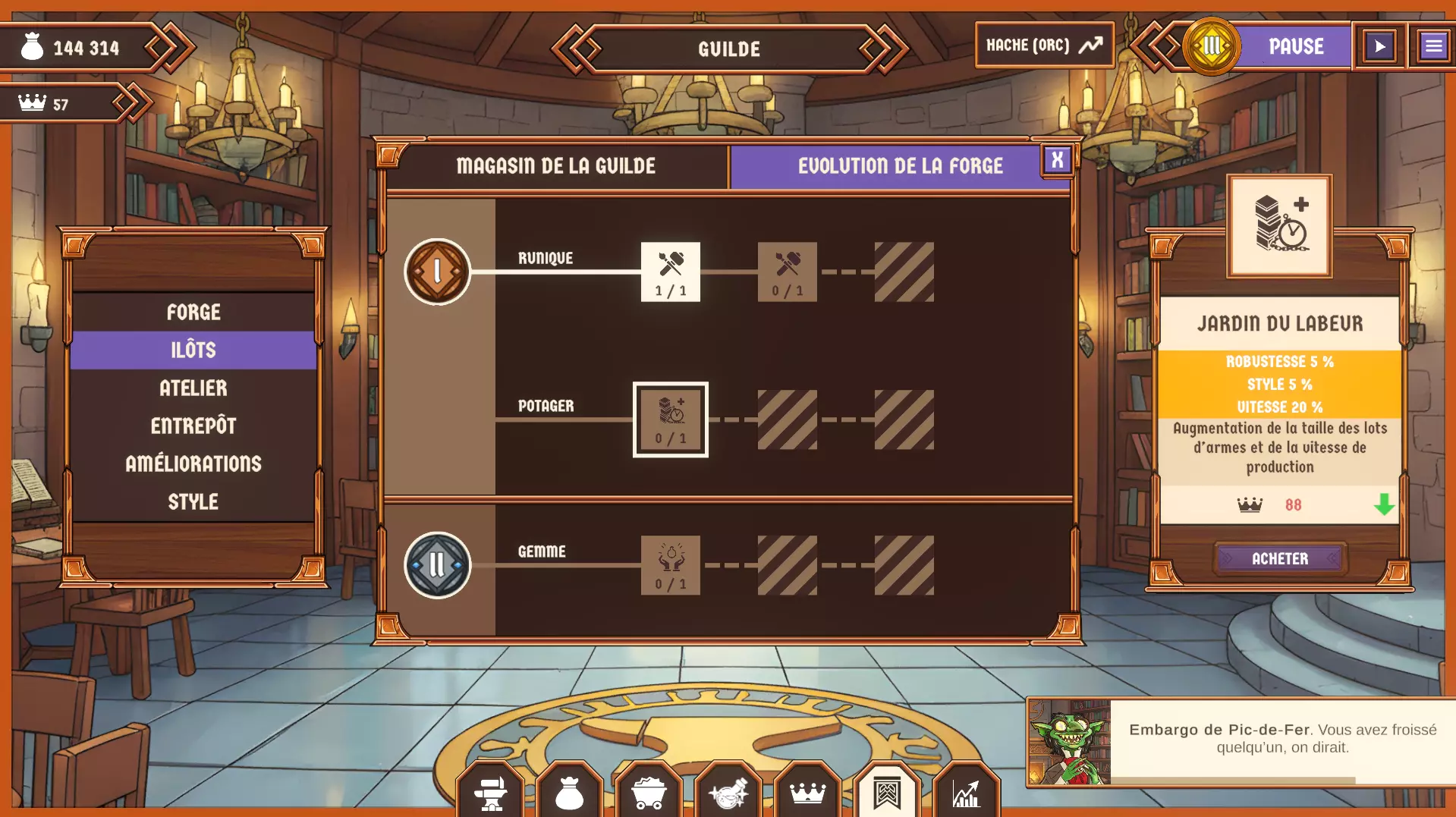Select the Îlots category
1456x817 pixels.
tap(193, 350)
